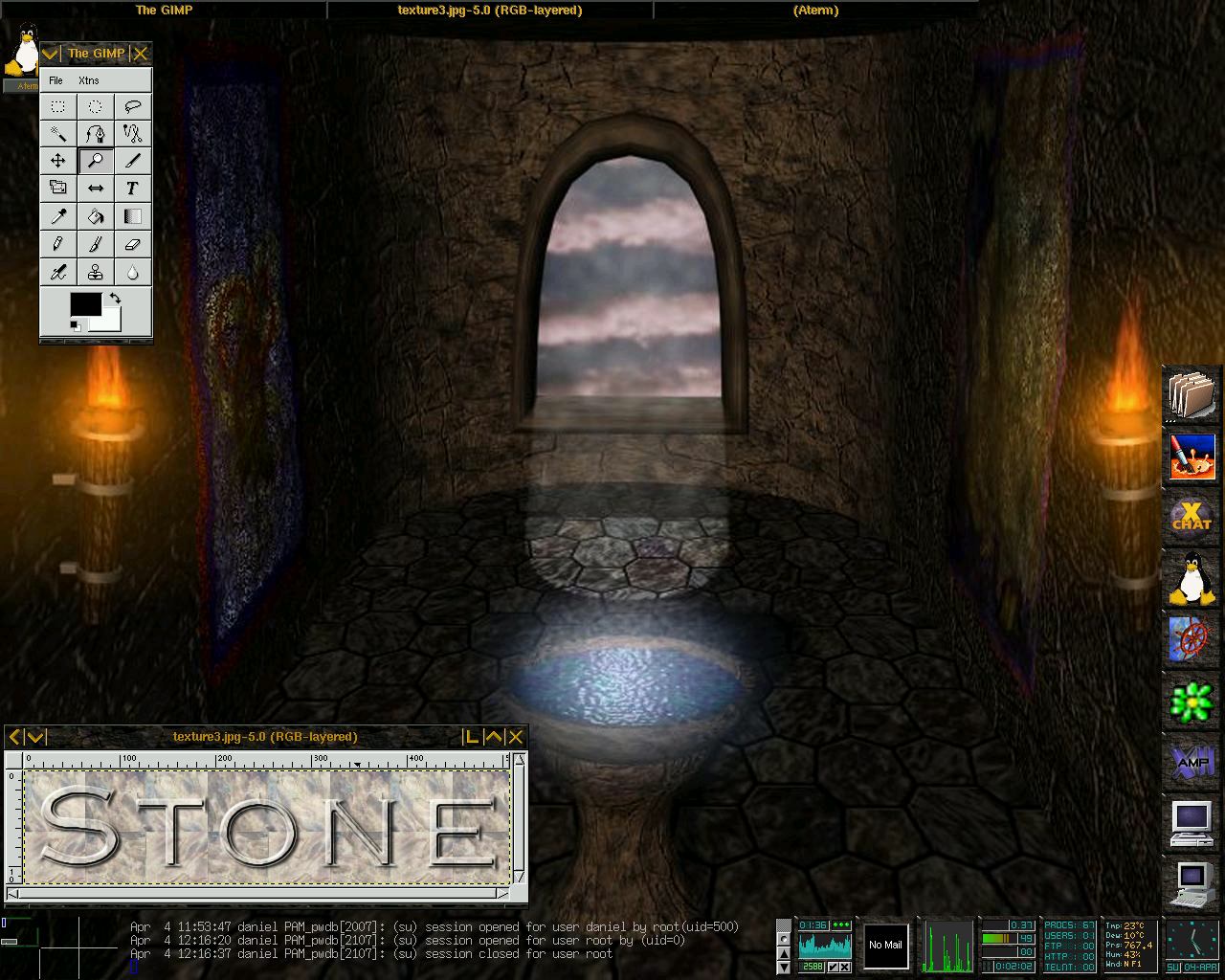Choose the elliptical selection tool

click(x=96, y=107)
